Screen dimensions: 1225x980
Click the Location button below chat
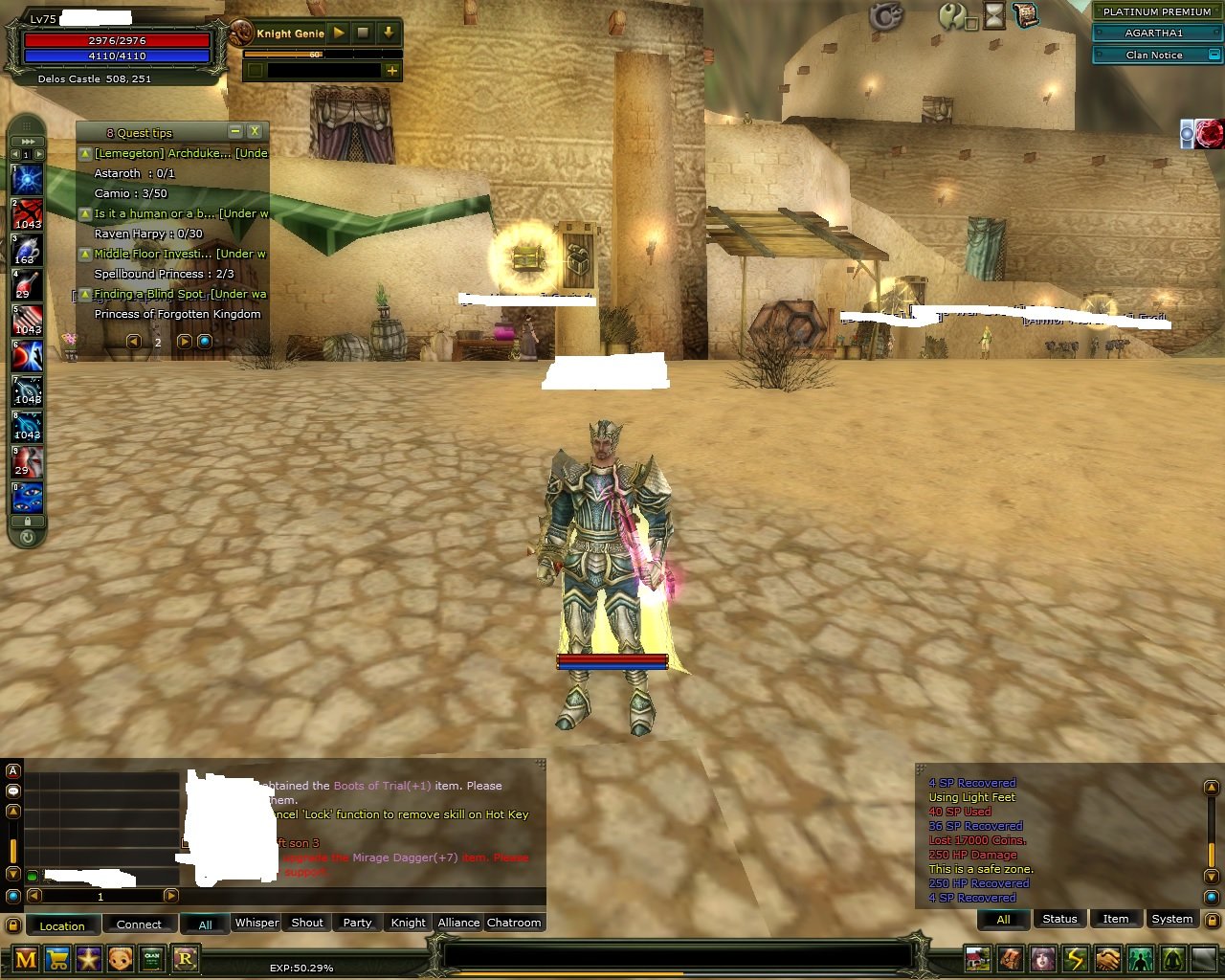(62, 925)
